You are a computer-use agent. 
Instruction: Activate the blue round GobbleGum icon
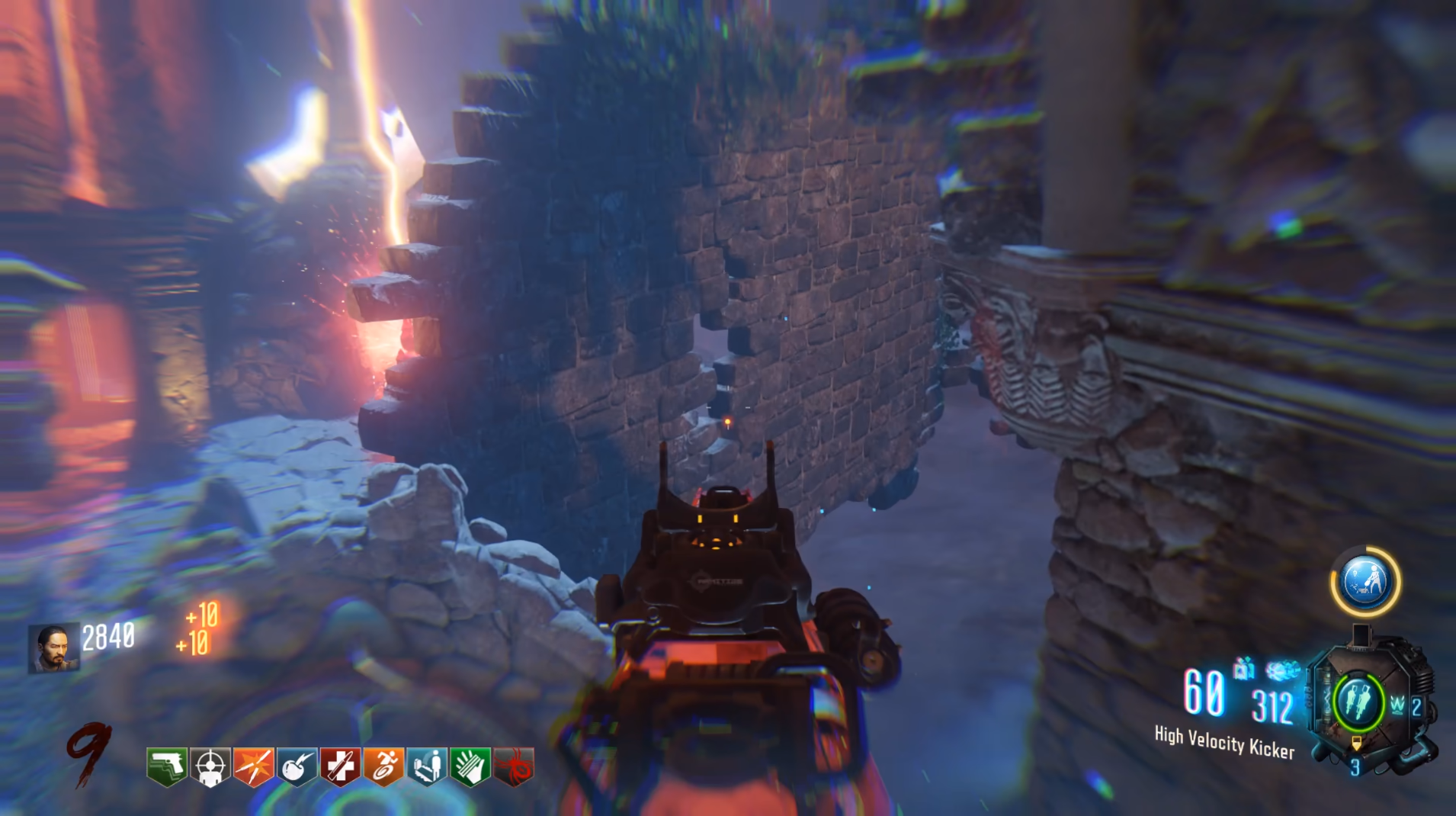point(1365,582)
